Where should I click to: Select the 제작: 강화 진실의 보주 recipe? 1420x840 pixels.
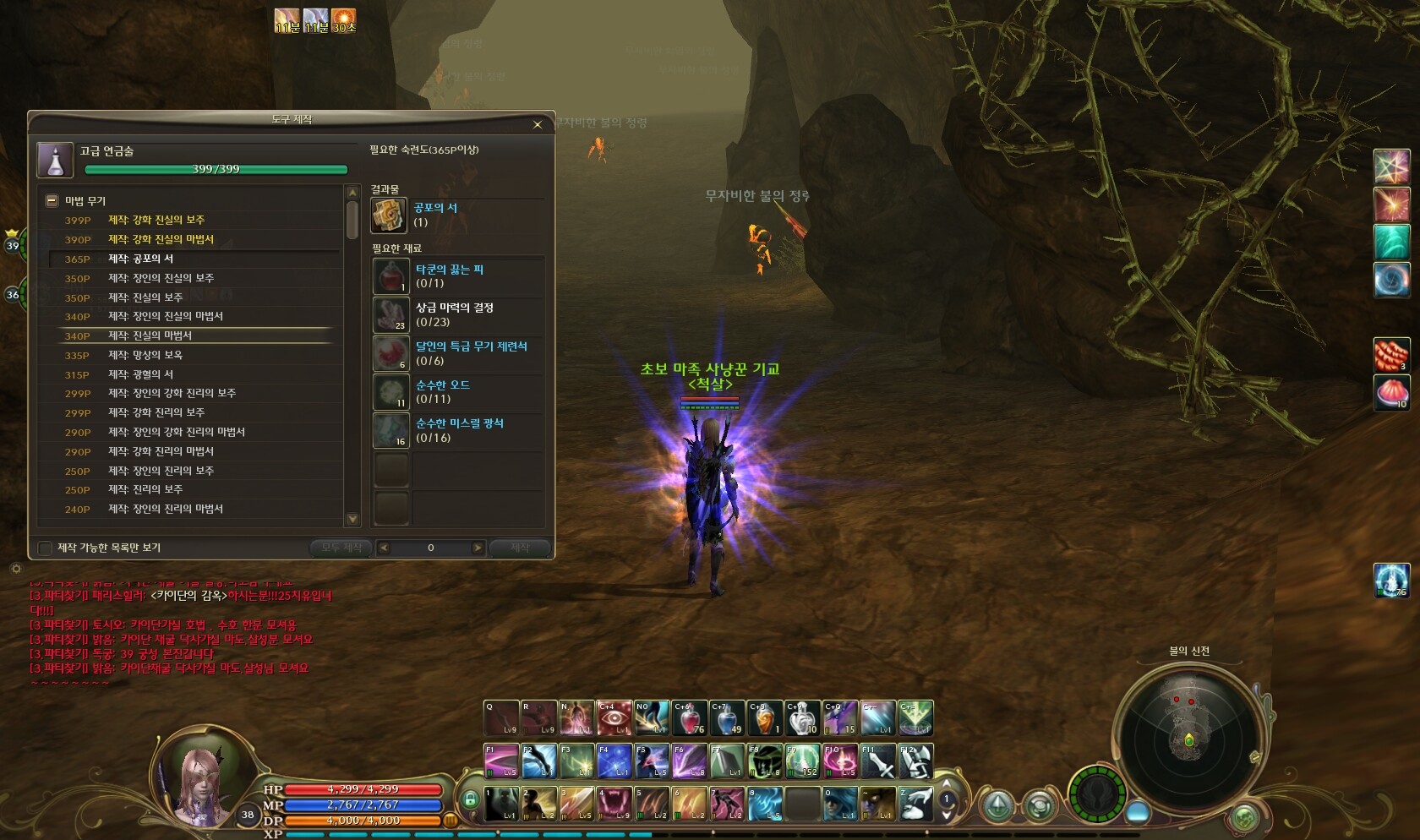[156, 220]
